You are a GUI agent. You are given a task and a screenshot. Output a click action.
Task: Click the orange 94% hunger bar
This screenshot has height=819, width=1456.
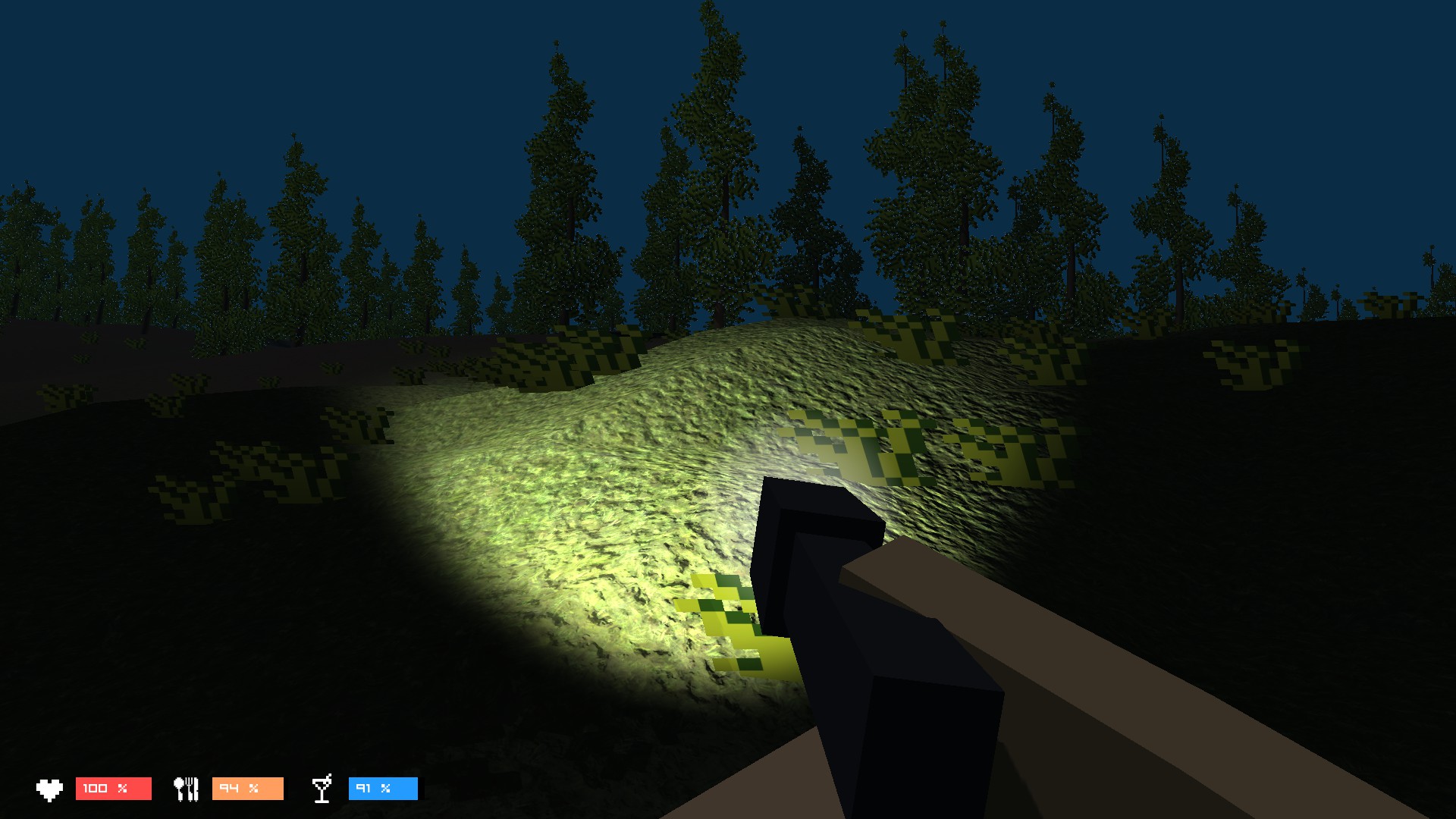coord(248,789)
